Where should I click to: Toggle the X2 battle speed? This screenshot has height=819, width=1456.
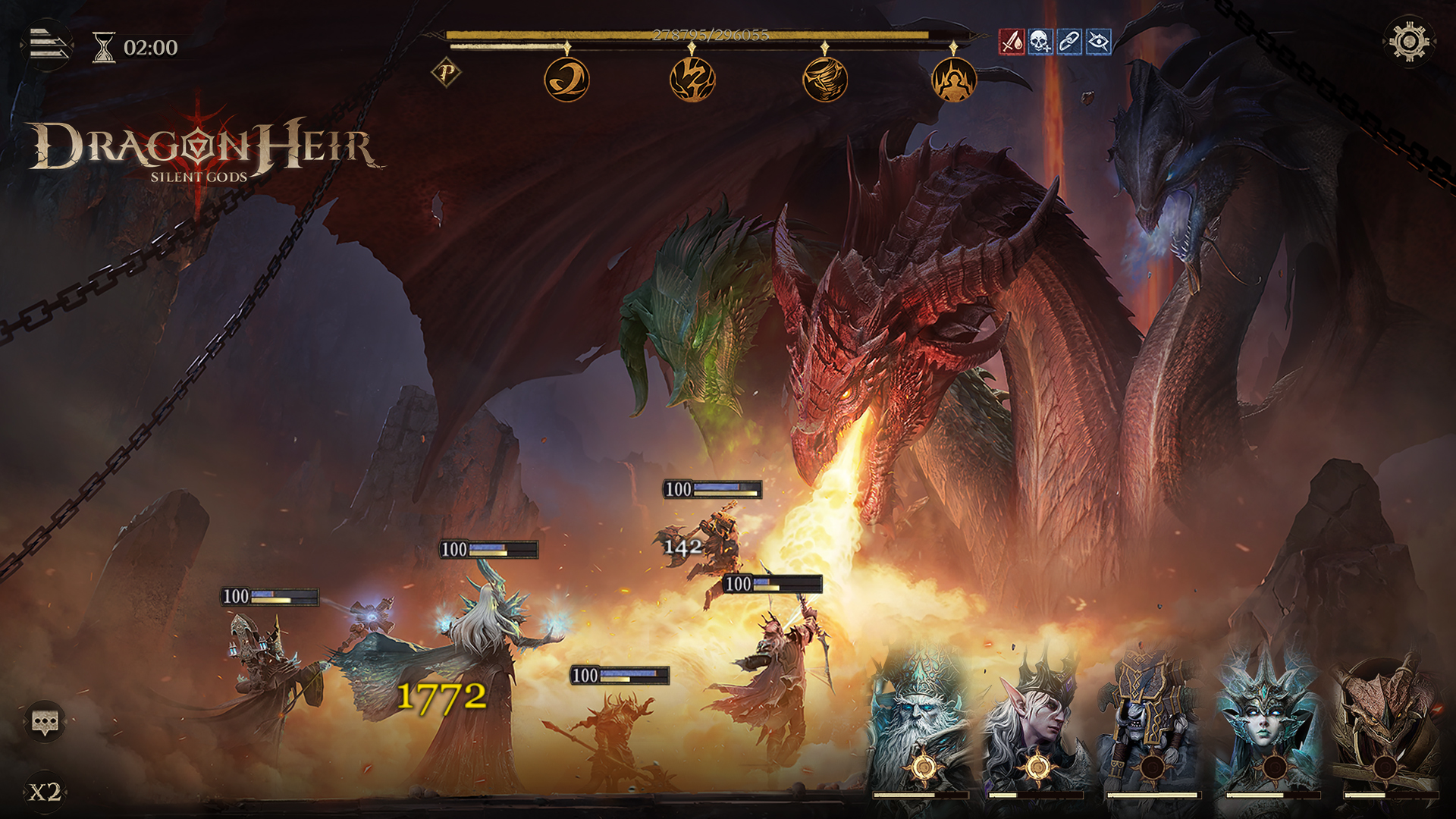pyautogui.click(x=45, y=792)
